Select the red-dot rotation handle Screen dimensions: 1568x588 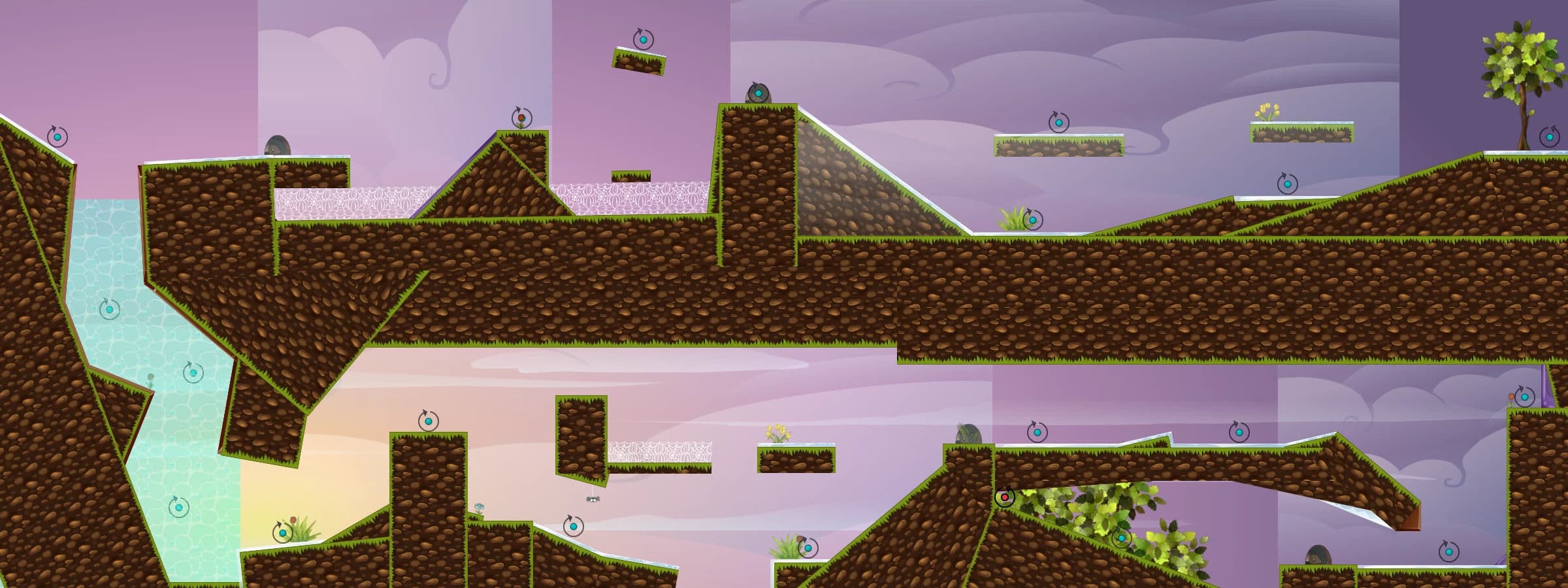[x=1005, y=498]
